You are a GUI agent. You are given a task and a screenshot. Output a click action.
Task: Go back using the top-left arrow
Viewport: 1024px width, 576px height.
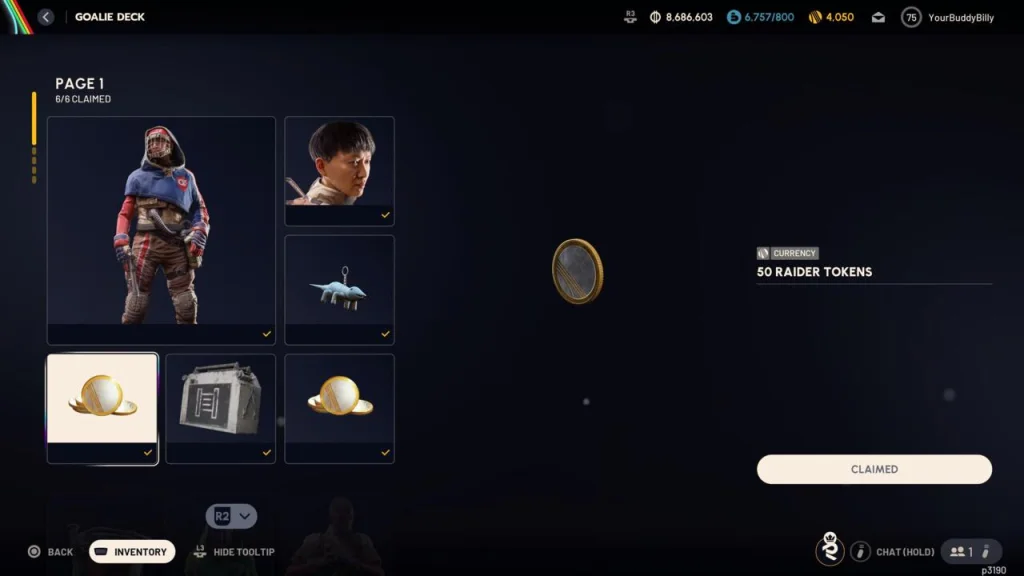pyautogui.click(x=46, y=17)
